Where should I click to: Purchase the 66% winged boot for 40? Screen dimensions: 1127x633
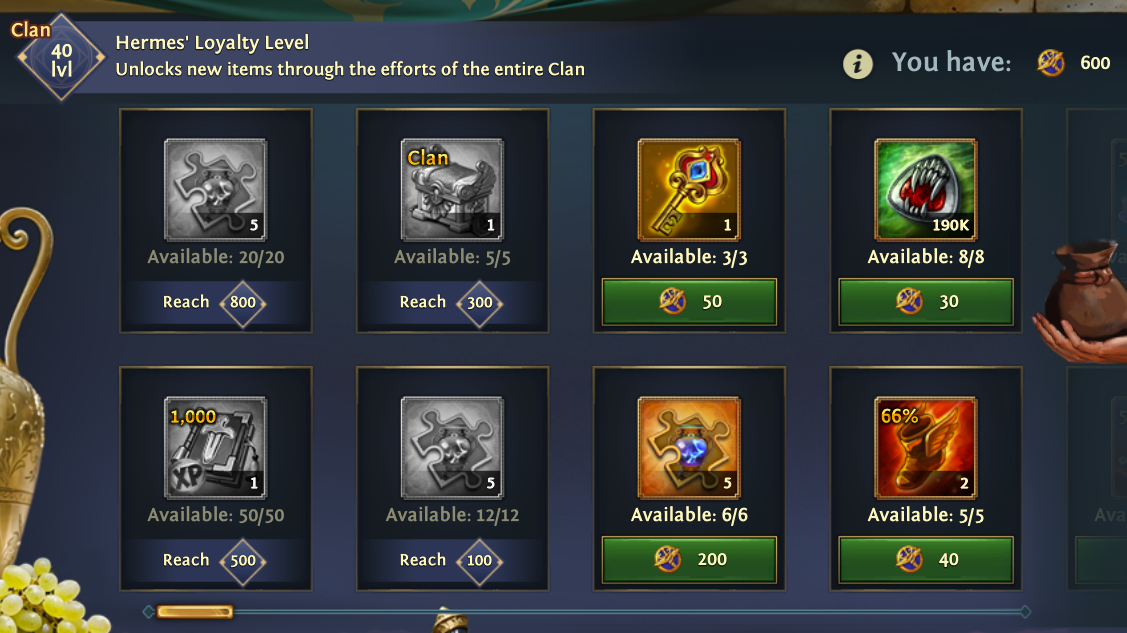(x=925, y=559)
